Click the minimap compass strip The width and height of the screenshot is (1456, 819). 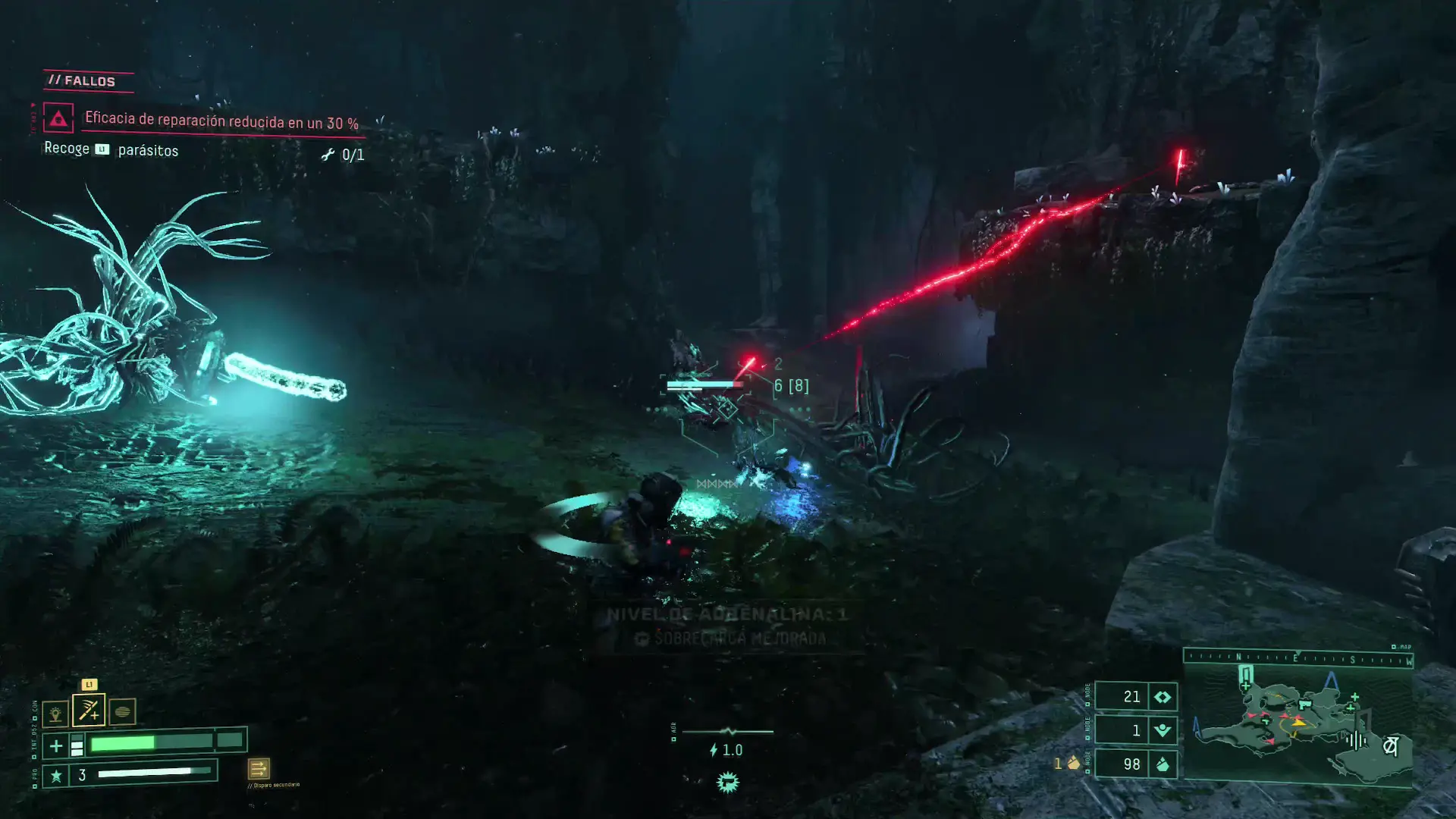coord(1298,659)
